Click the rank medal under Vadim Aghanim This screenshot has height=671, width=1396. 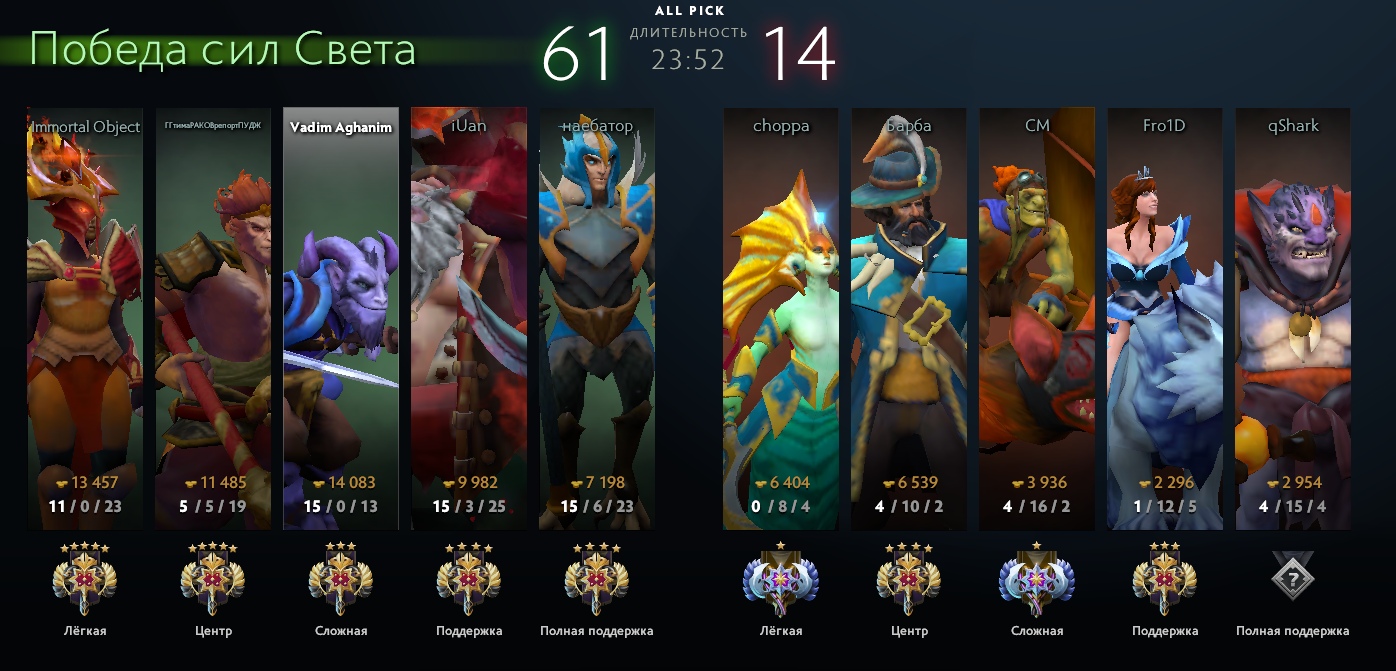(341, 579)
